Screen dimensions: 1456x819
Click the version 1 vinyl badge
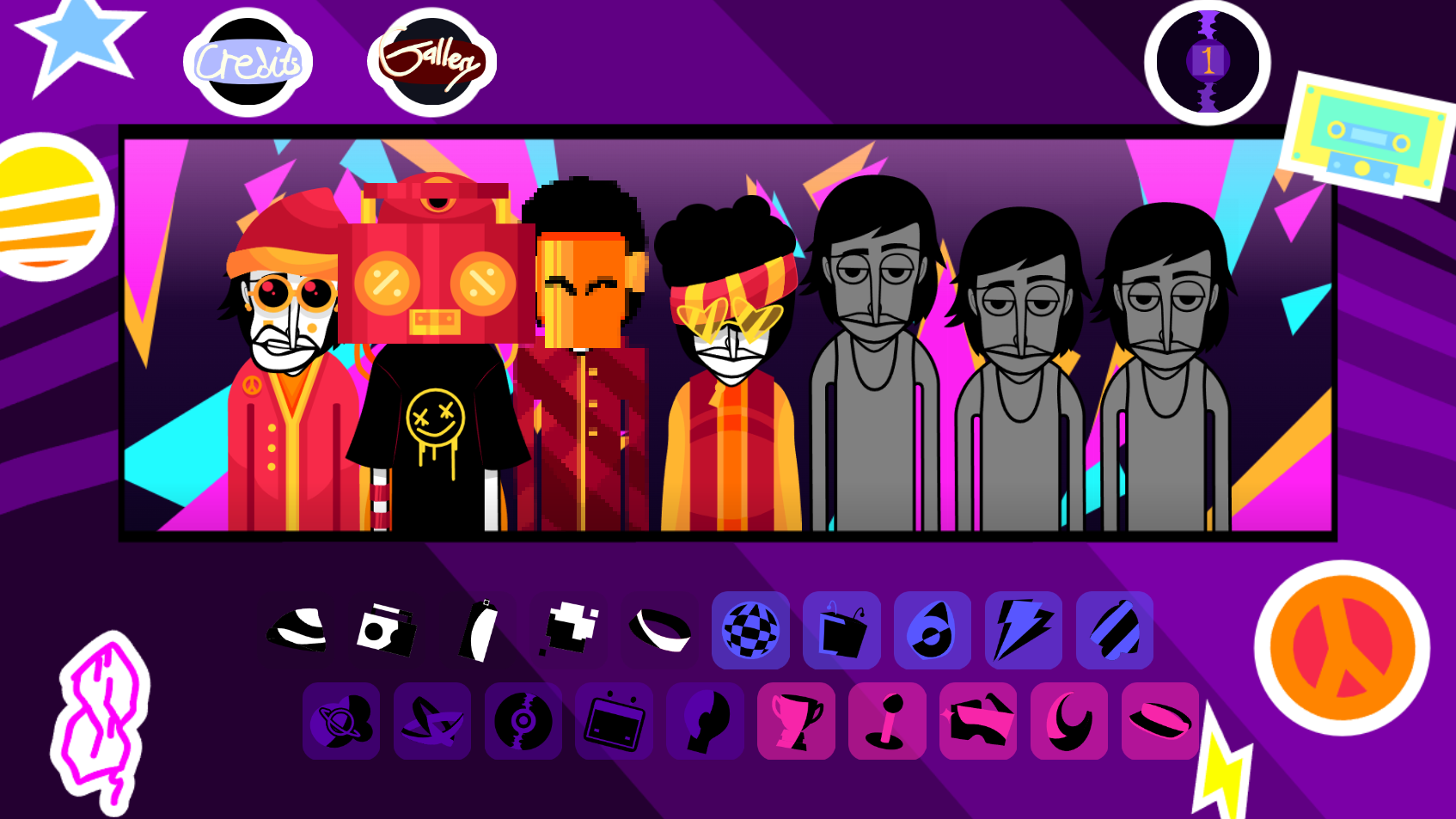tap(1208, 60)
